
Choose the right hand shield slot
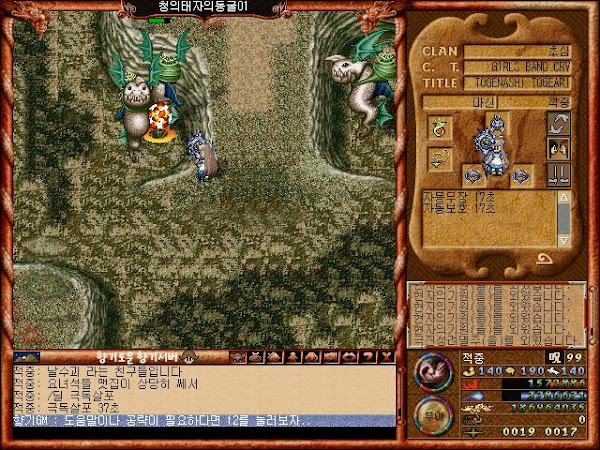pyautogui.click(x=520, y=176)
